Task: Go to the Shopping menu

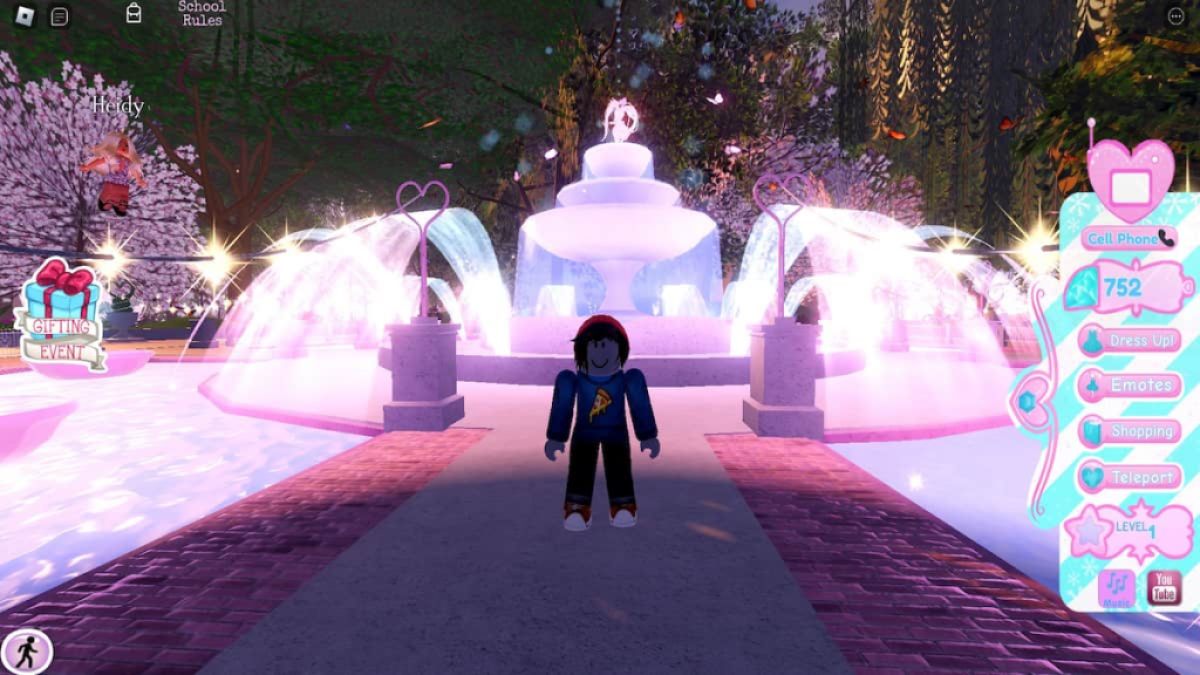Action: tap(1130, 431)
